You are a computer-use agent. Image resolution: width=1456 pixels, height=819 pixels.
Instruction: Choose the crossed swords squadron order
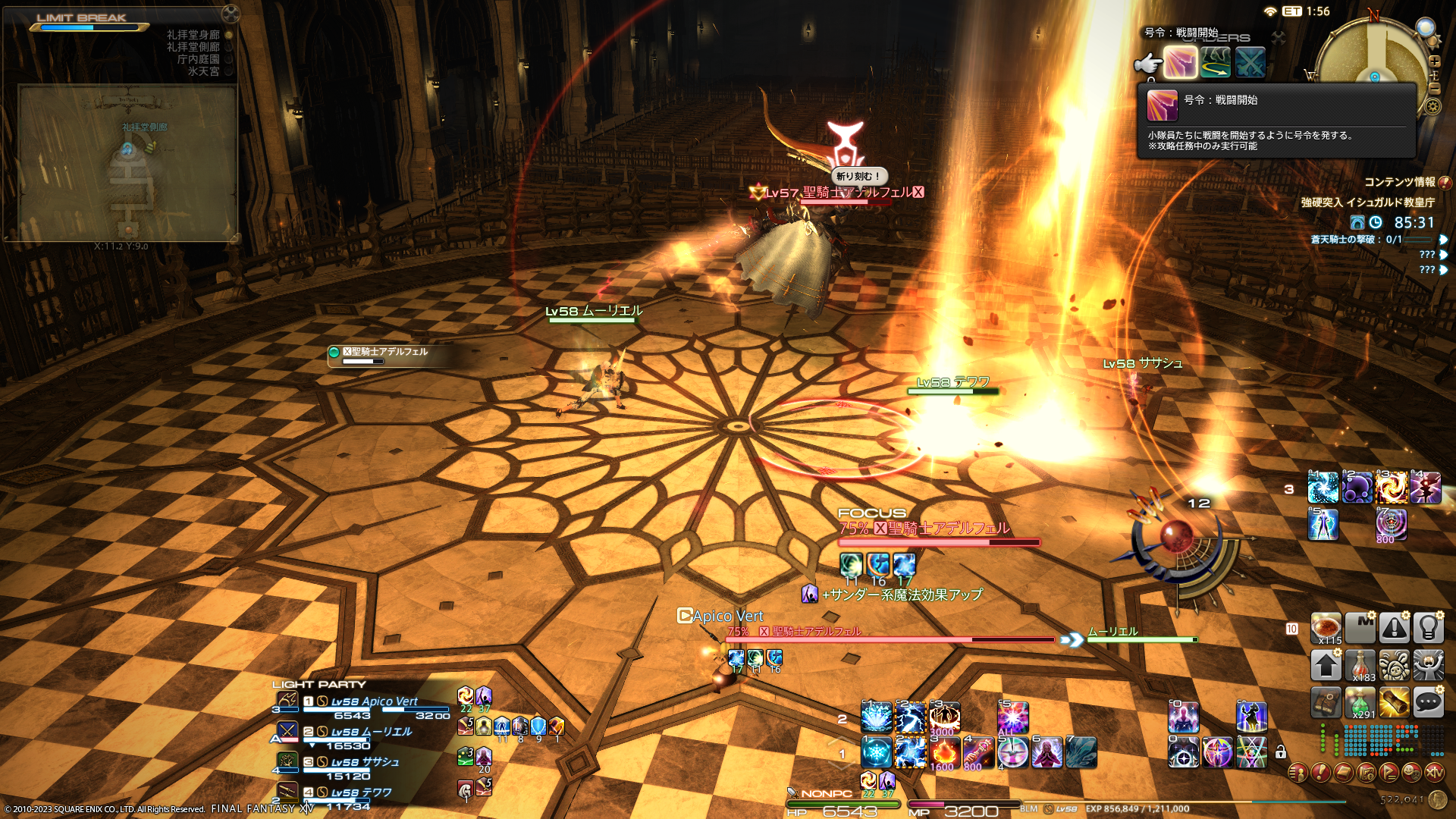click(1250, 63)
